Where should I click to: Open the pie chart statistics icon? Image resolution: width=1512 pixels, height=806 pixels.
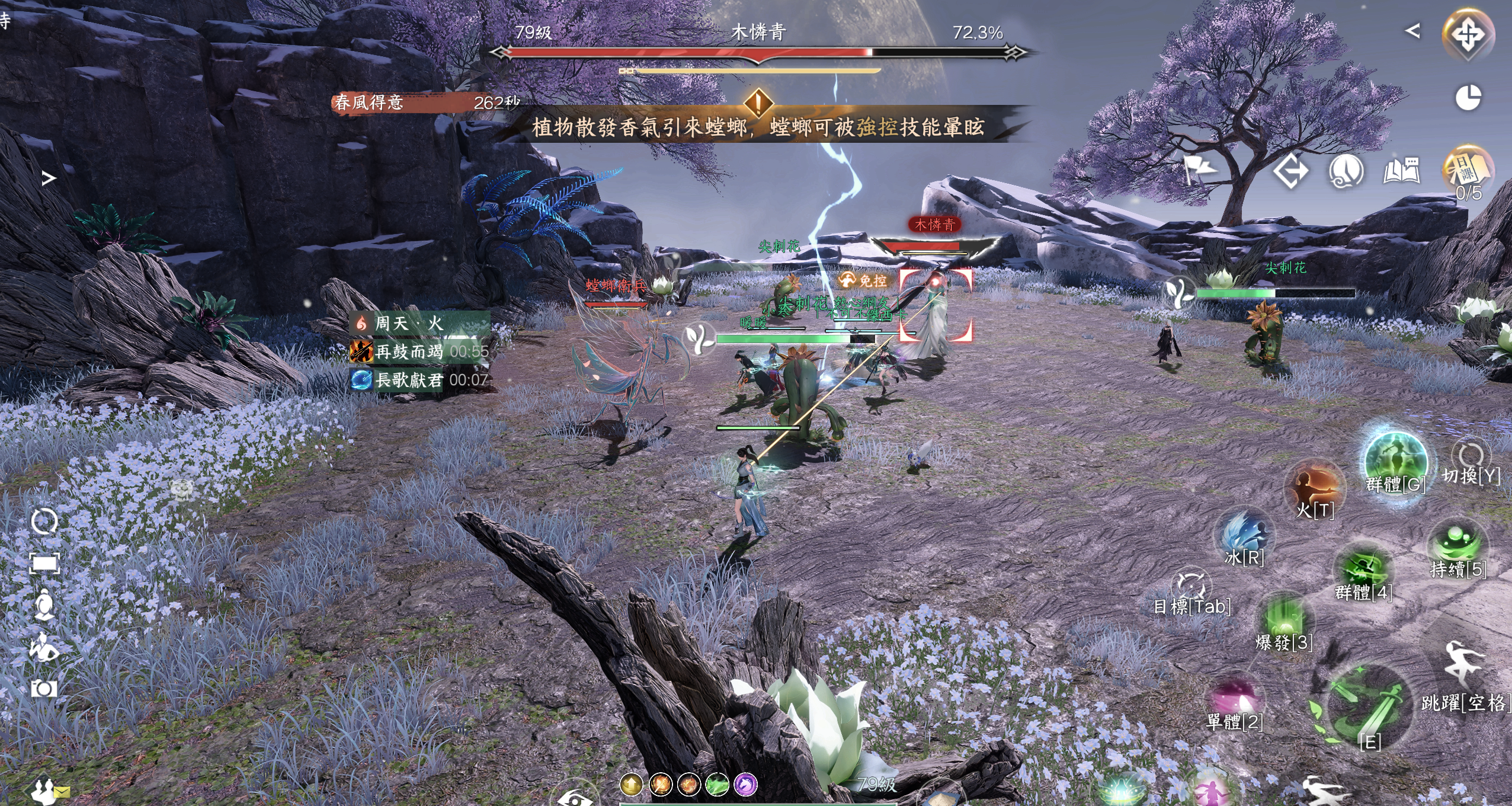1468,98
